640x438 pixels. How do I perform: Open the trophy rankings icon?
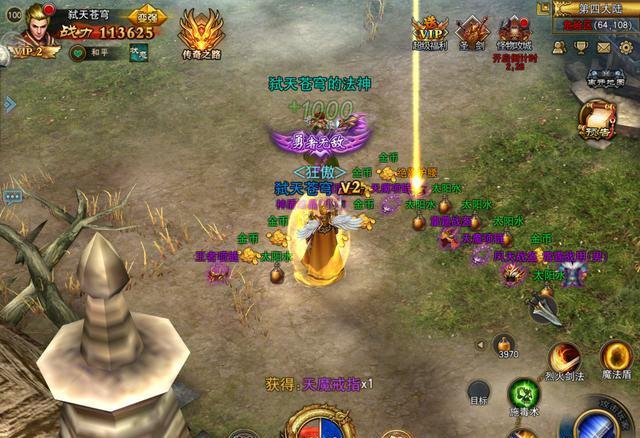pyautogui.click(x=582, y=47)
